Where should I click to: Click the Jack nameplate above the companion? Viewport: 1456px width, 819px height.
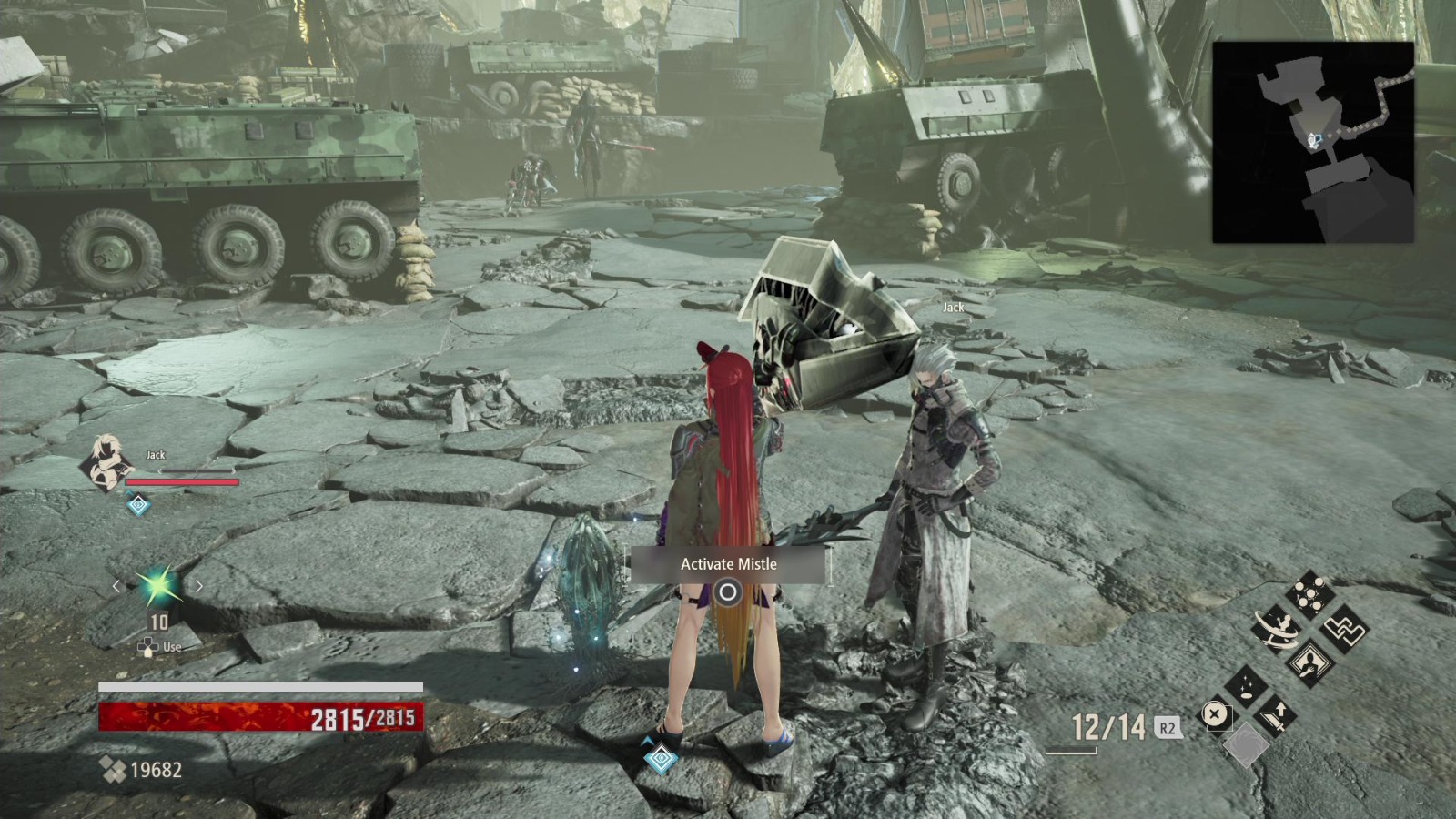click(x=953, y=308)
